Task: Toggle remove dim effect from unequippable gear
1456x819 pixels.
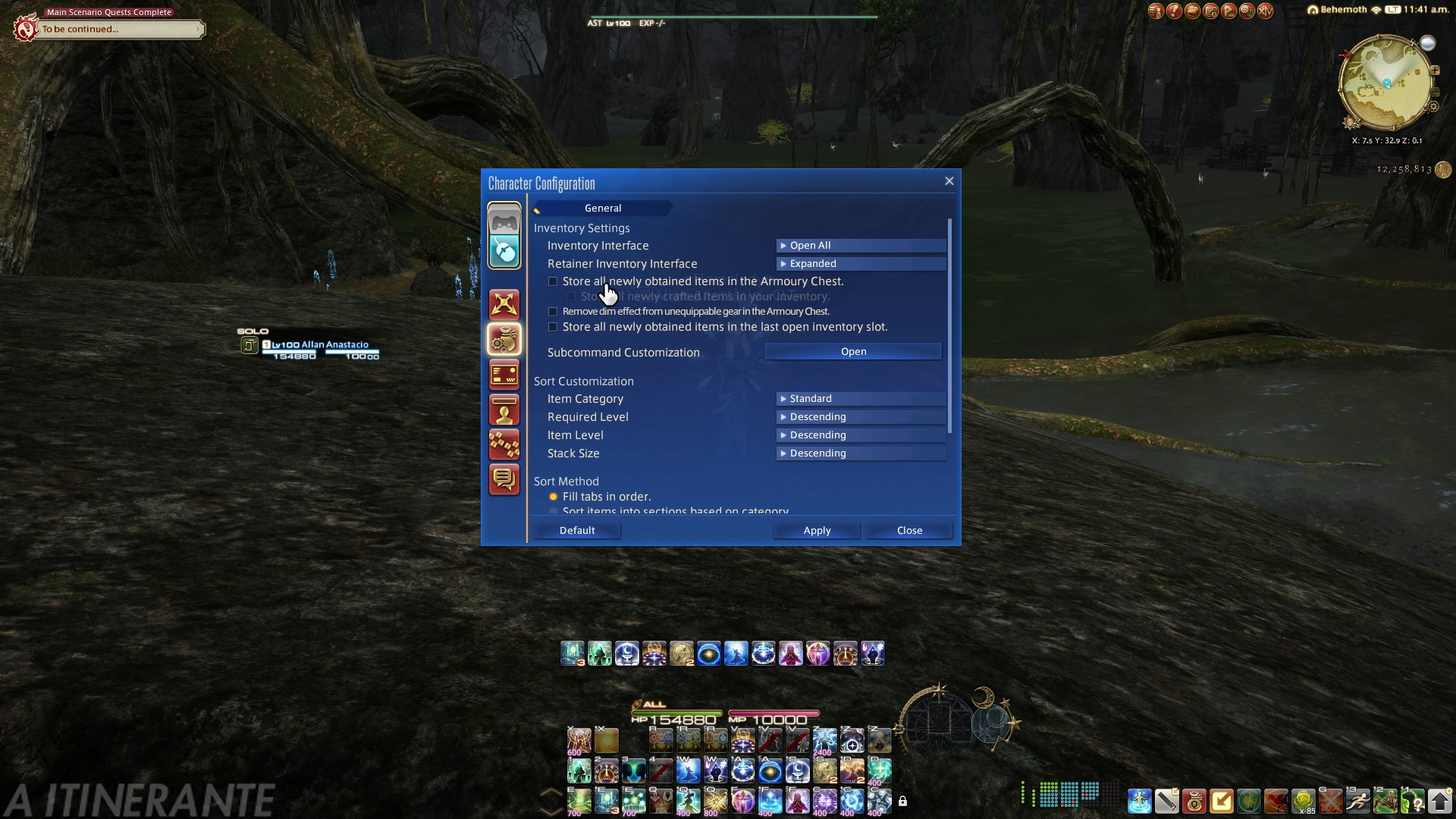Action: (x=553, y=312)
